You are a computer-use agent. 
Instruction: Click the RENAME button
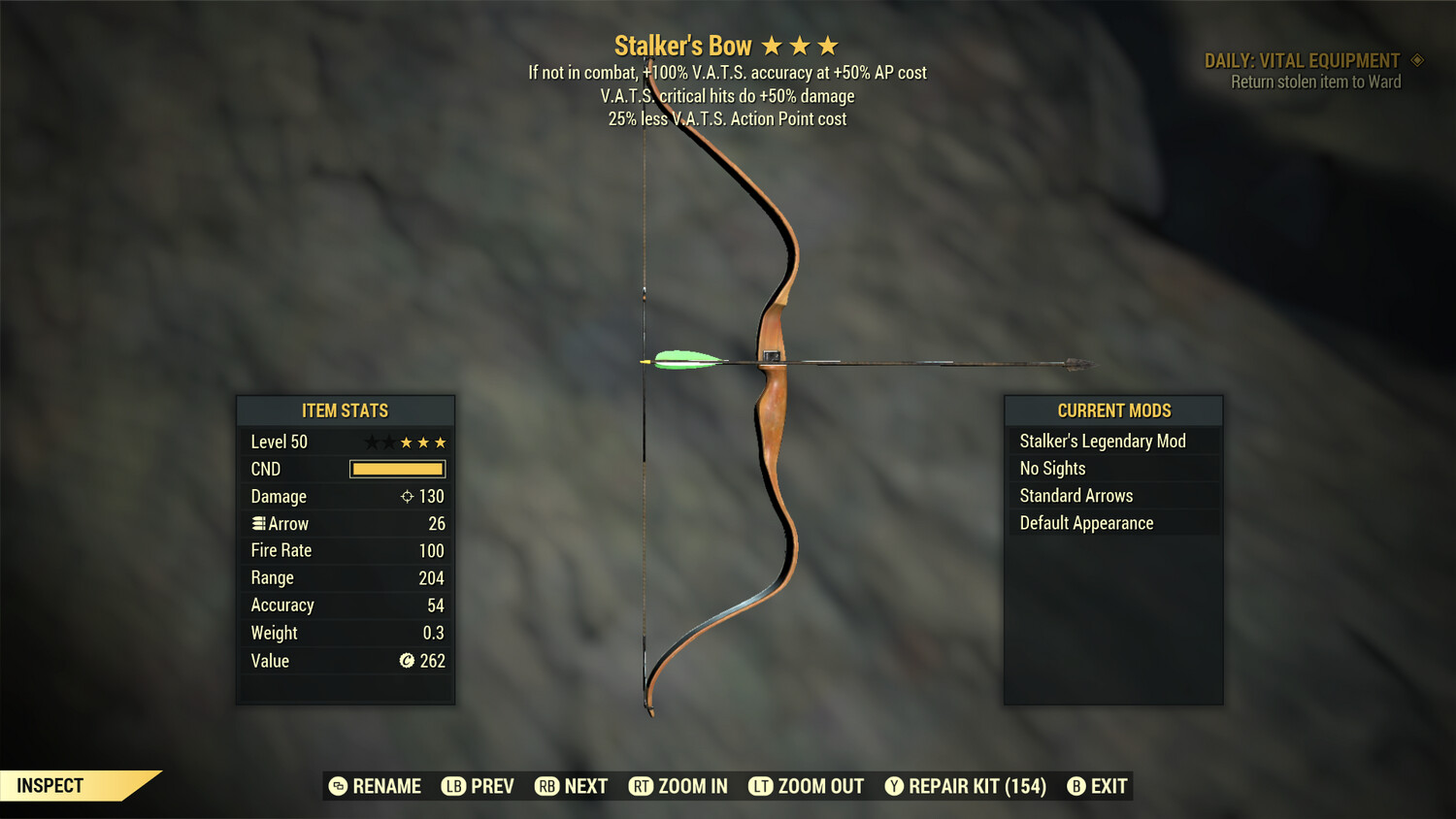tap(386, 786)
